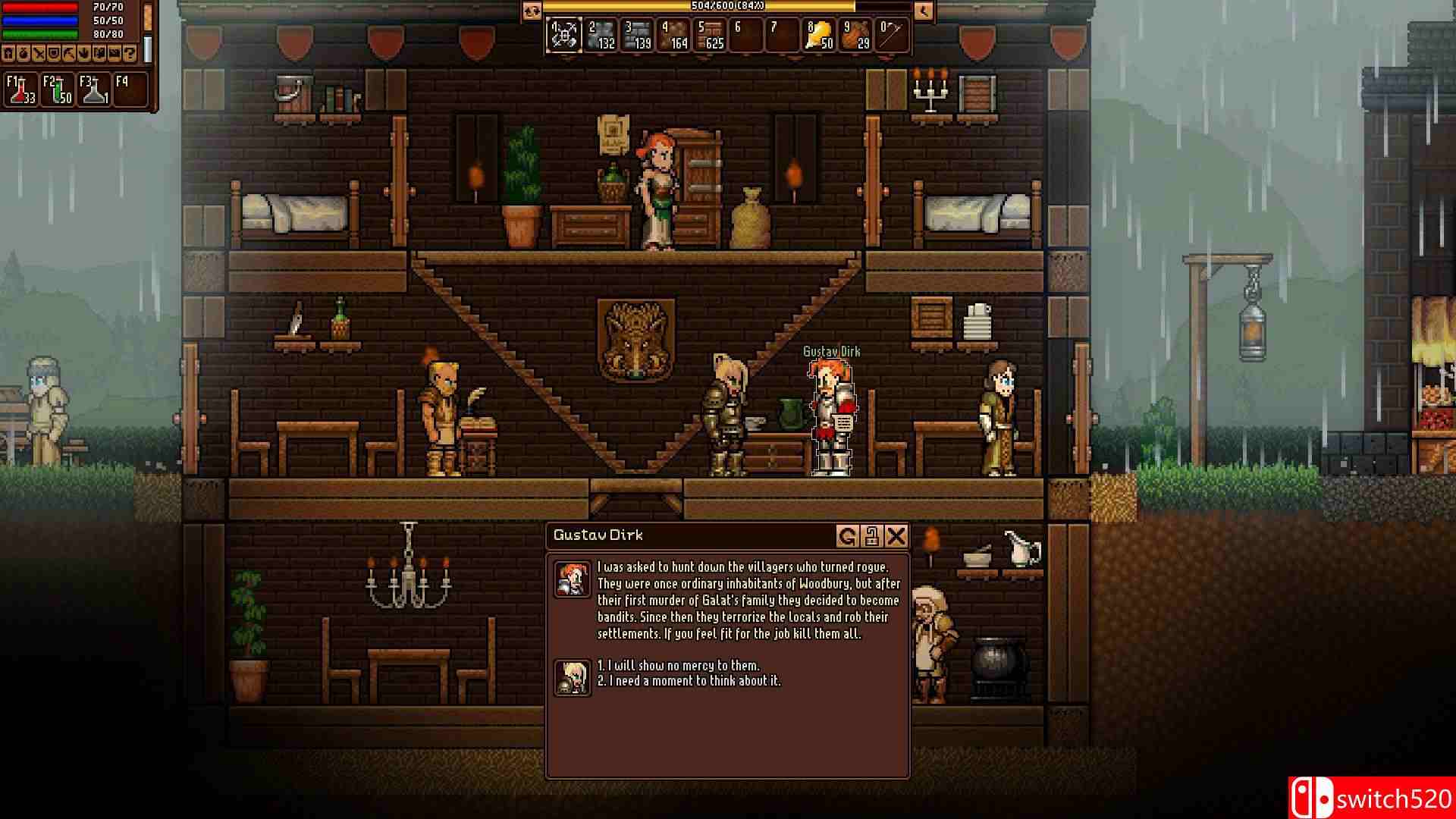The image size is (1456, 819).
Task: Open the question mark help icon
Action: (x=130, y=54)
